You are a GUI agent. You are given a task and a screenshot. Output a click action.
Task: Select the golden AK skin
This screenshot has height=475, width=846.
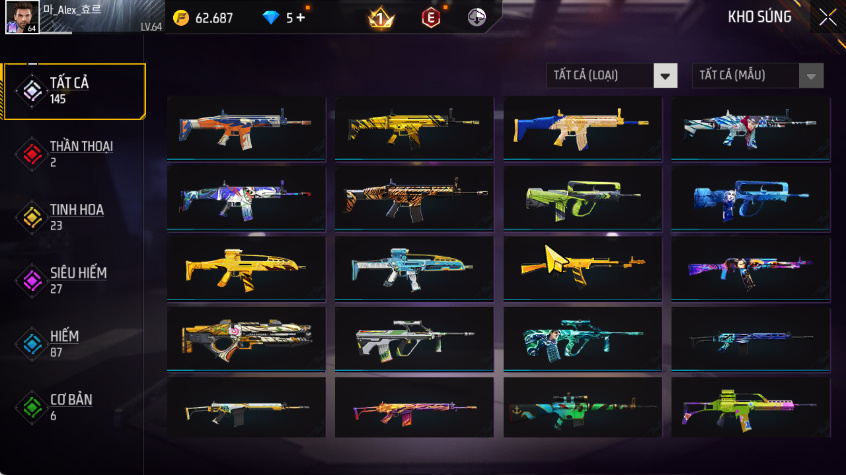coord(582,267)
